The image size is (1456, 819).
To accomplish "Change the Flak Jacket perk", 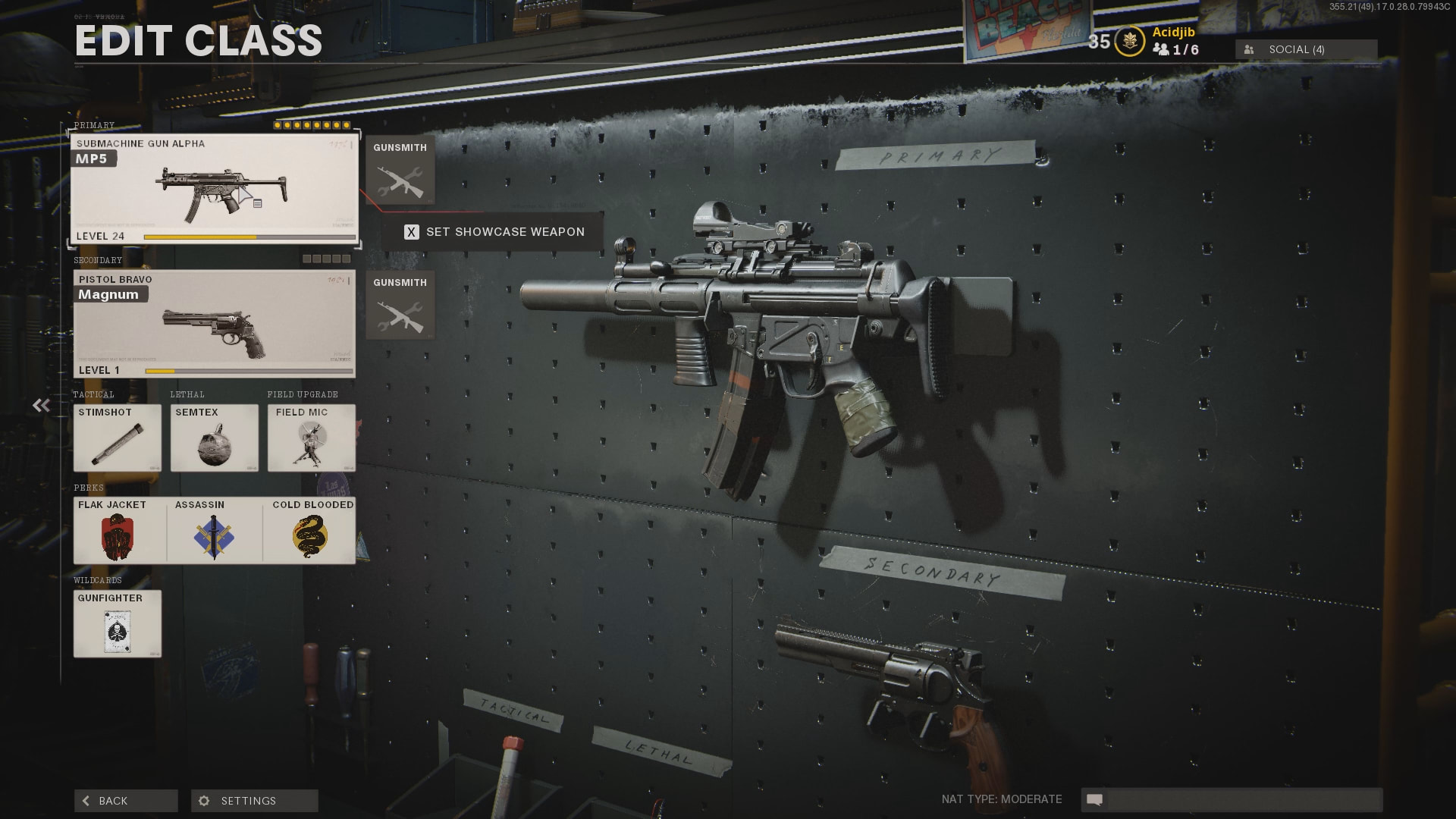I will click(120, 530).
